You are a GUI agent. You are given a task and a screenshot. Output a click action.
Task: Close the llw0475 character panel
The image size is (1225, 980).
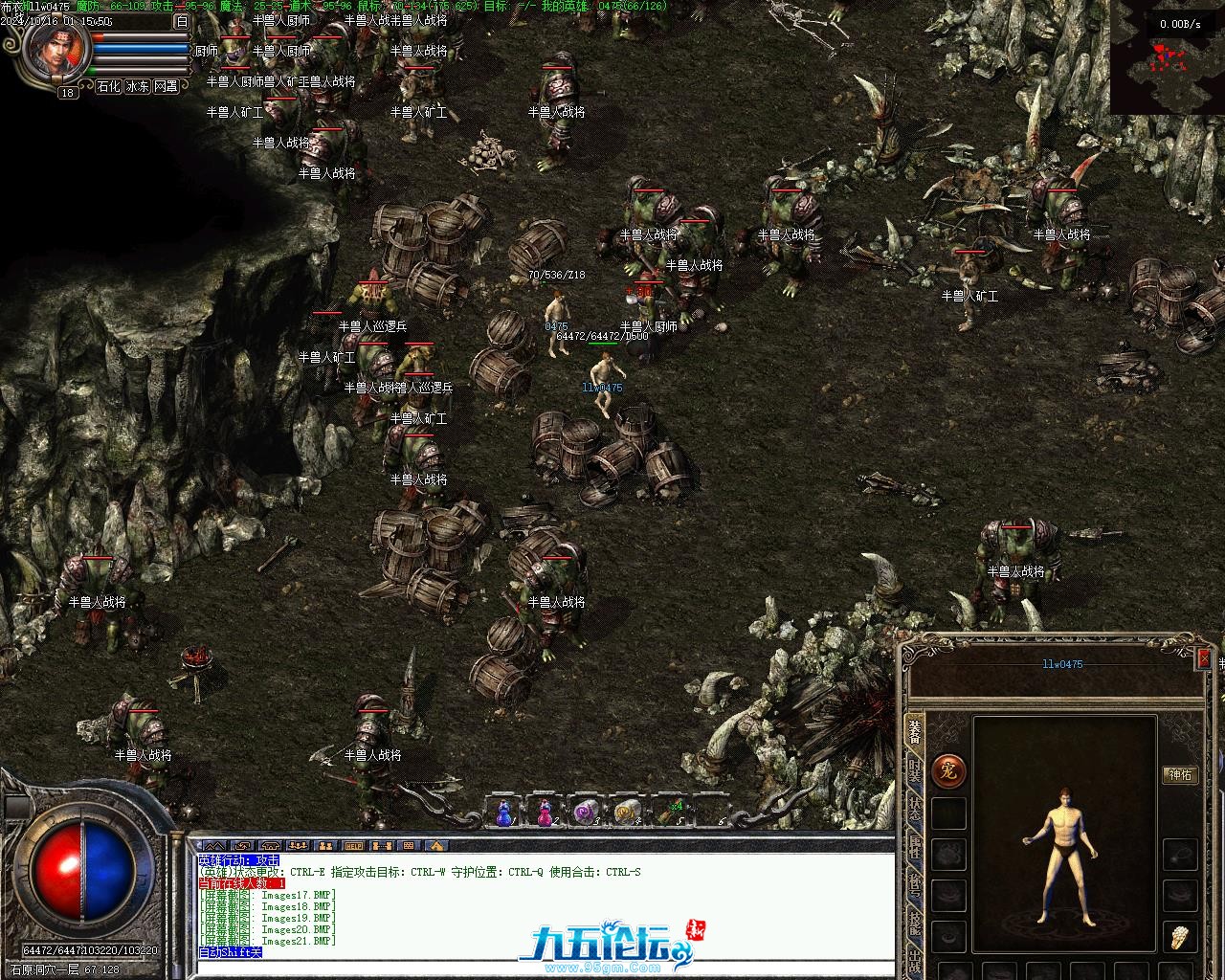[1204, 658]
